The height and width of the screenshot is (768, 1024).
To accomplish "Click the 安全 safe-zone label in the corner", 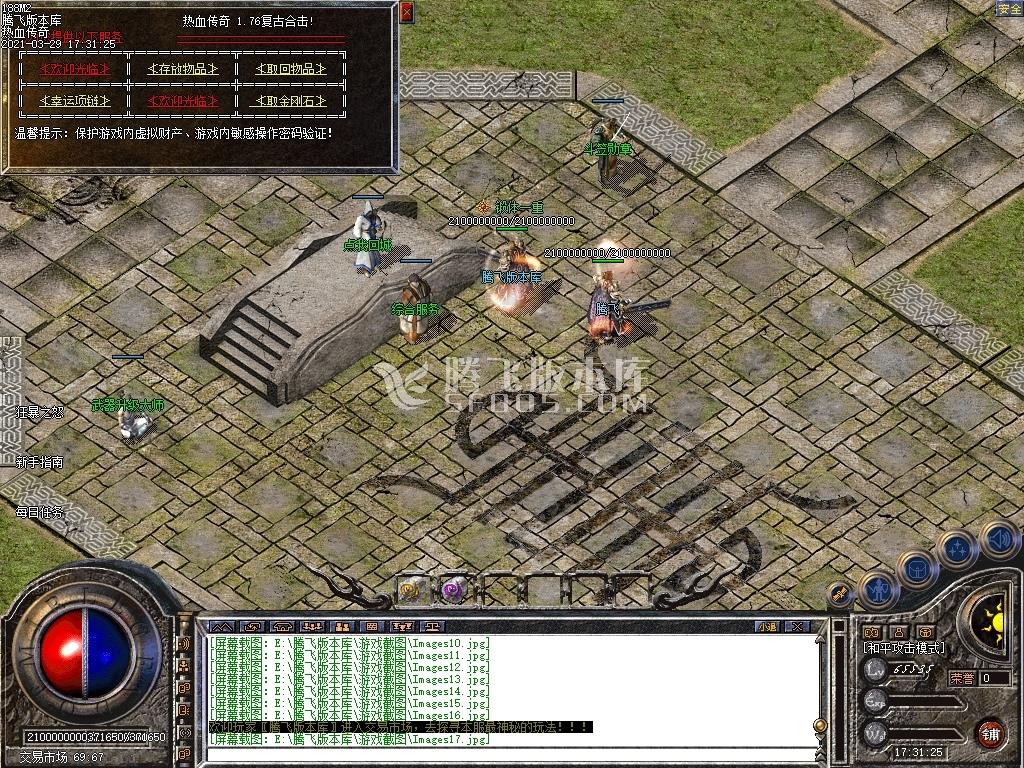I will pyautogui.click(x=1009, y=9).
